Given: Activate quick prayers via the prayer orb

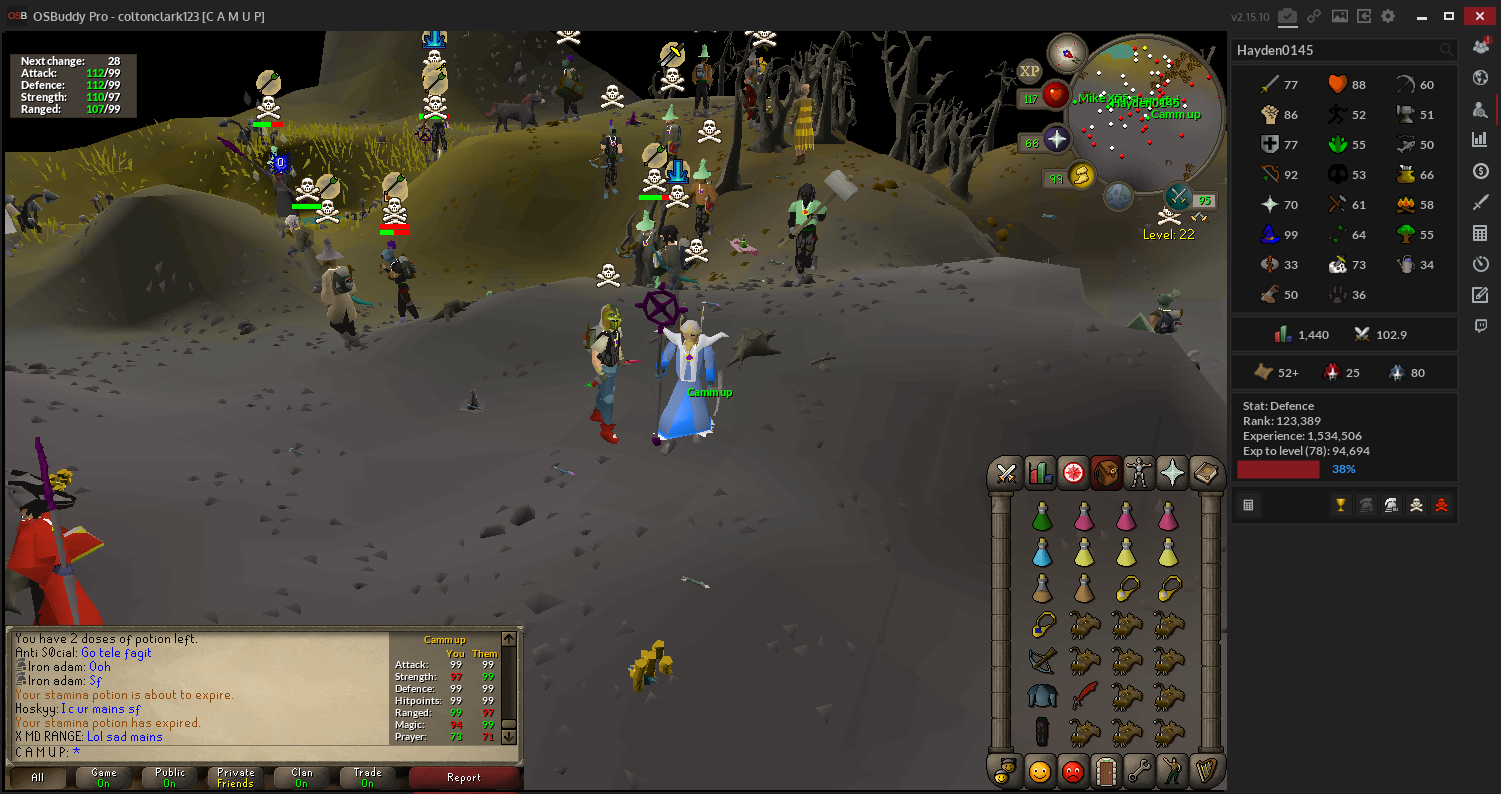Looking at the screenshot, I should 1057,139.
